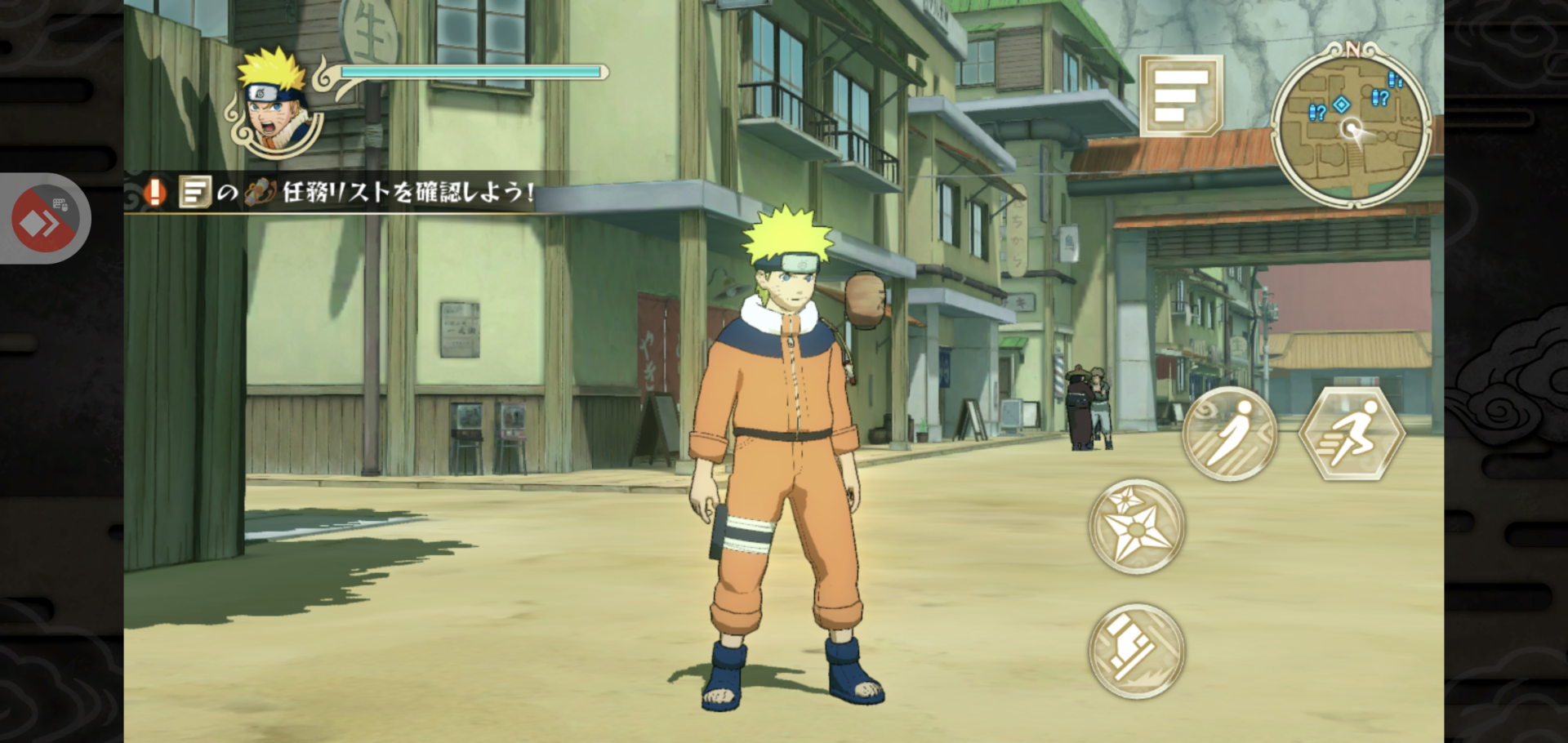This screenshot has width=1568, height=743.
Task: Open the red floating overlay button
Action: (x=45, y=219)
